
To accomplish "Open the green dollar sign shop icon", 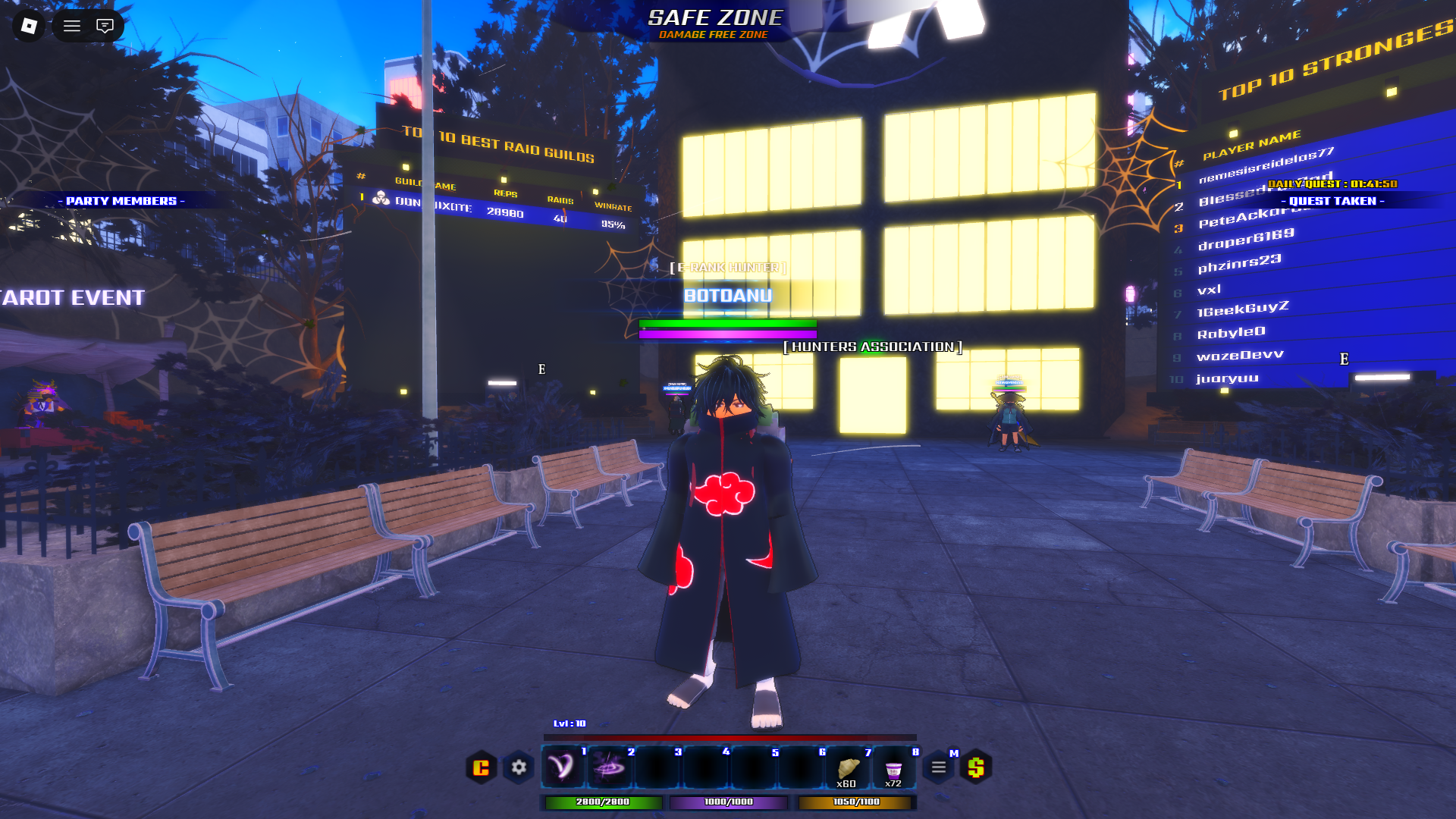I will (x=977, y=767).
